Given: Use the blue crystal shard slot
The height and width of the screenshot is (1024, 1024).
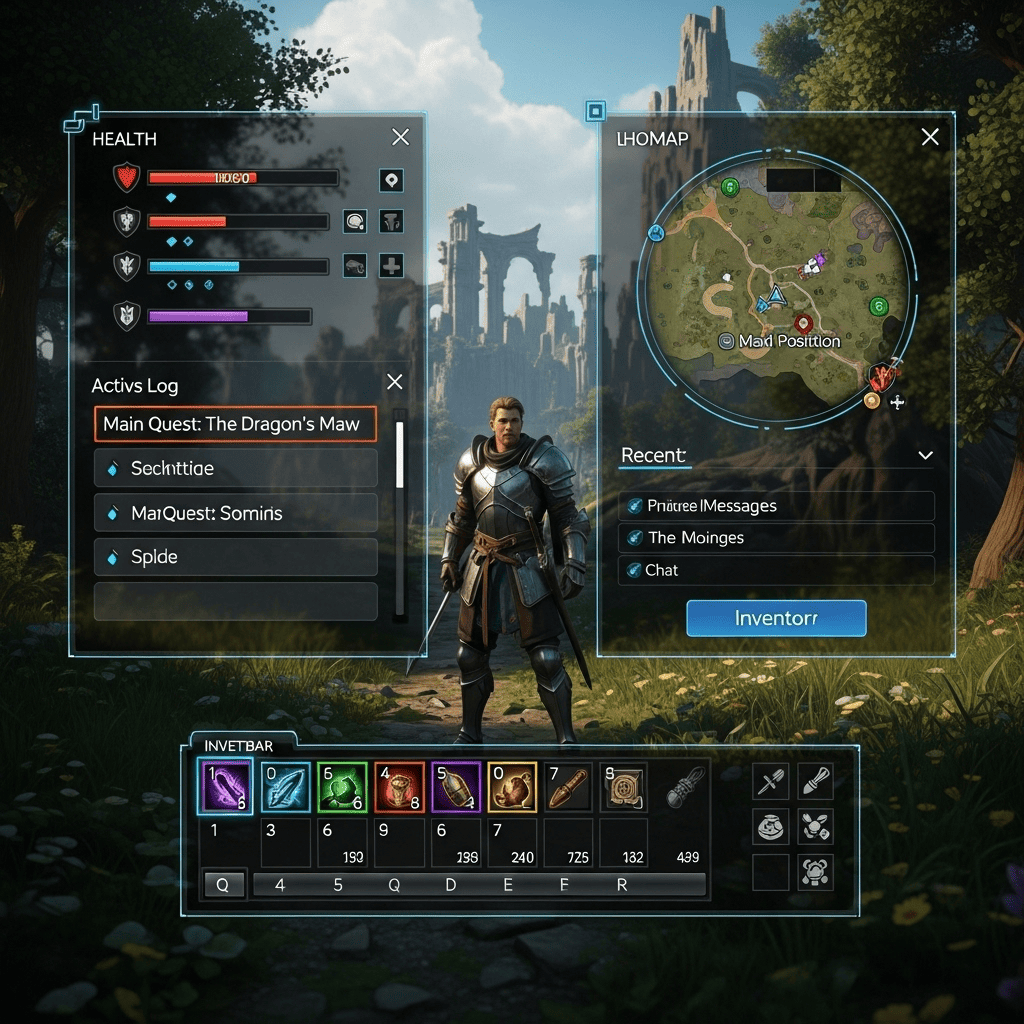Looking at the screenshot, I should (x=285, y=787).
